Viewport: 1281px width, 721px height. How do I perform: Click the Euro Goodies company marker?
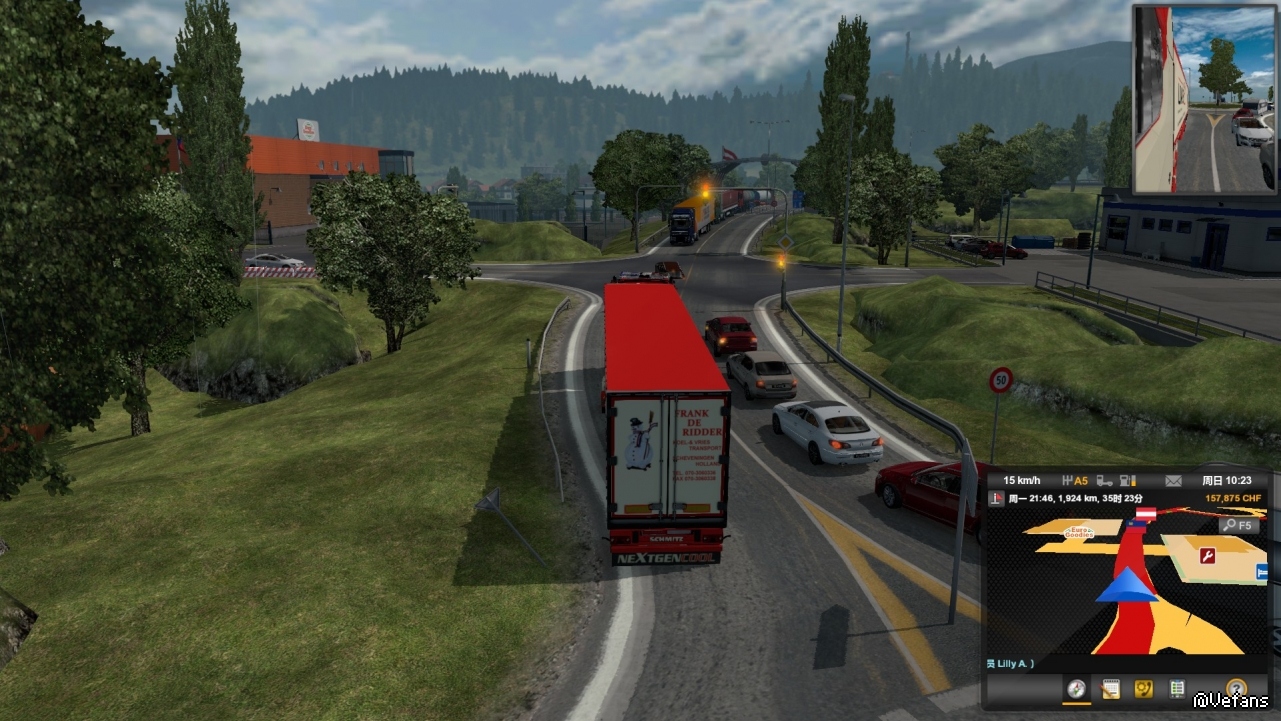1079,533
